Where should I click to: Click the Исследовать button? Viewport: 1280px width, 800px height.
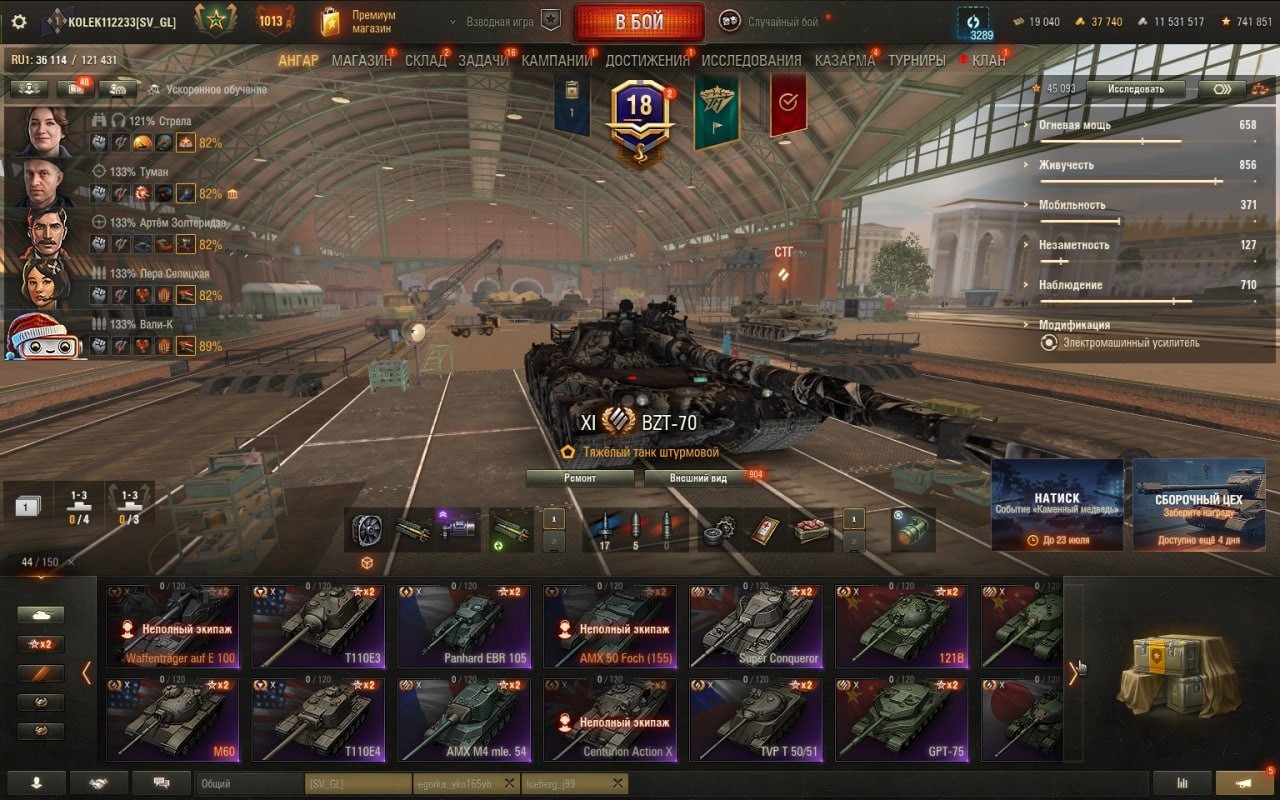click(x=1136, y=89)
